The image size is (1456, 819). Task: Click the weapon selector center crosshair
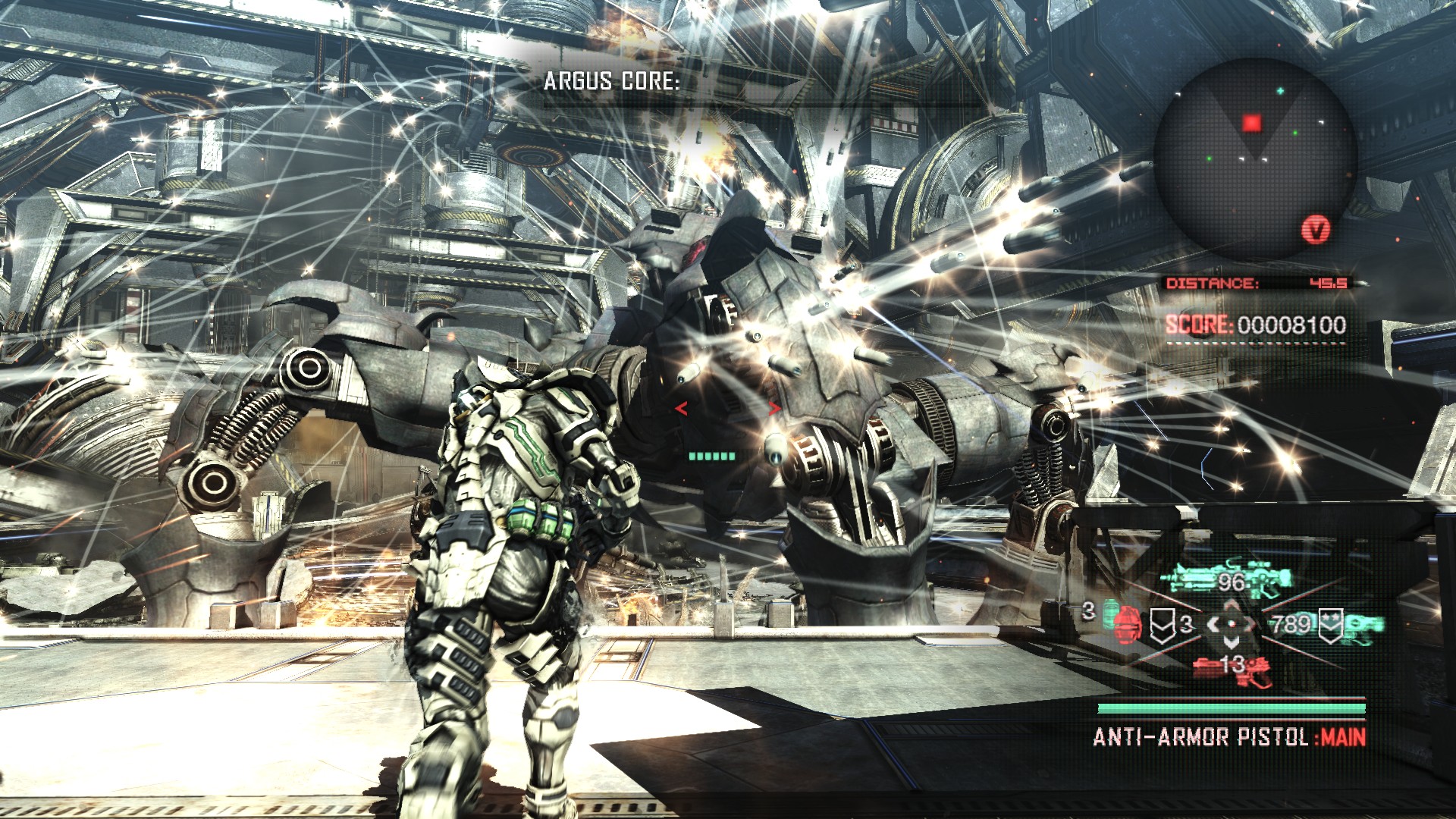tap(1231, 624)
